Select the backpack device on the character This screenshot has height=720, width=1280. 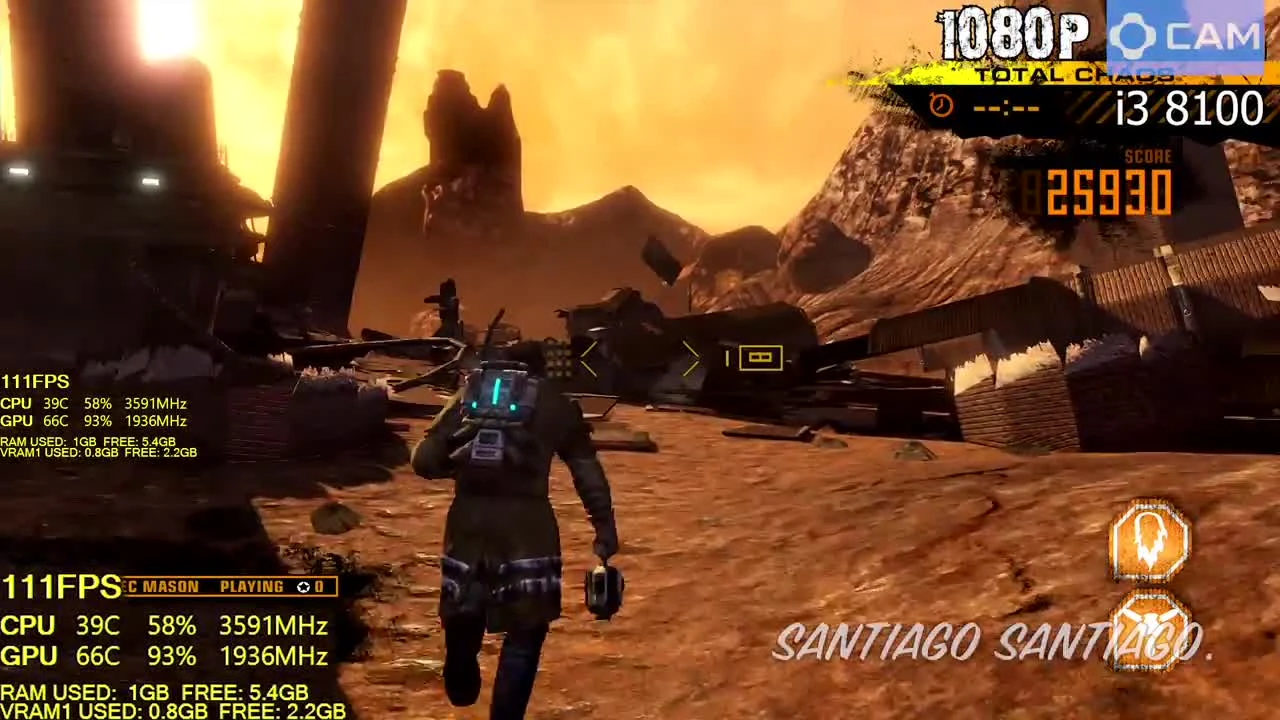(500, 400)
